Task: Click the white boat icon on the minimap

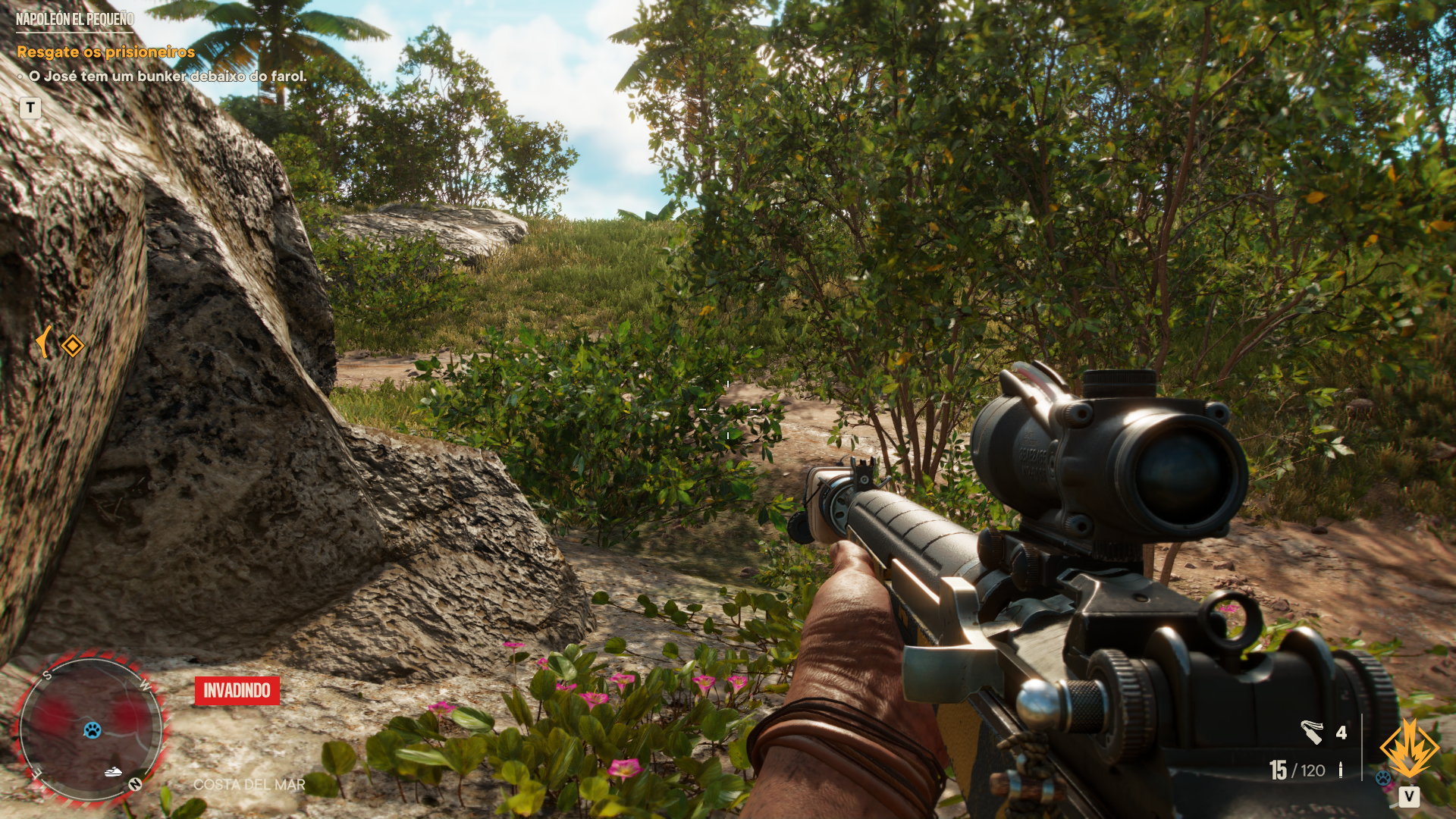Action: pos(114,772)
